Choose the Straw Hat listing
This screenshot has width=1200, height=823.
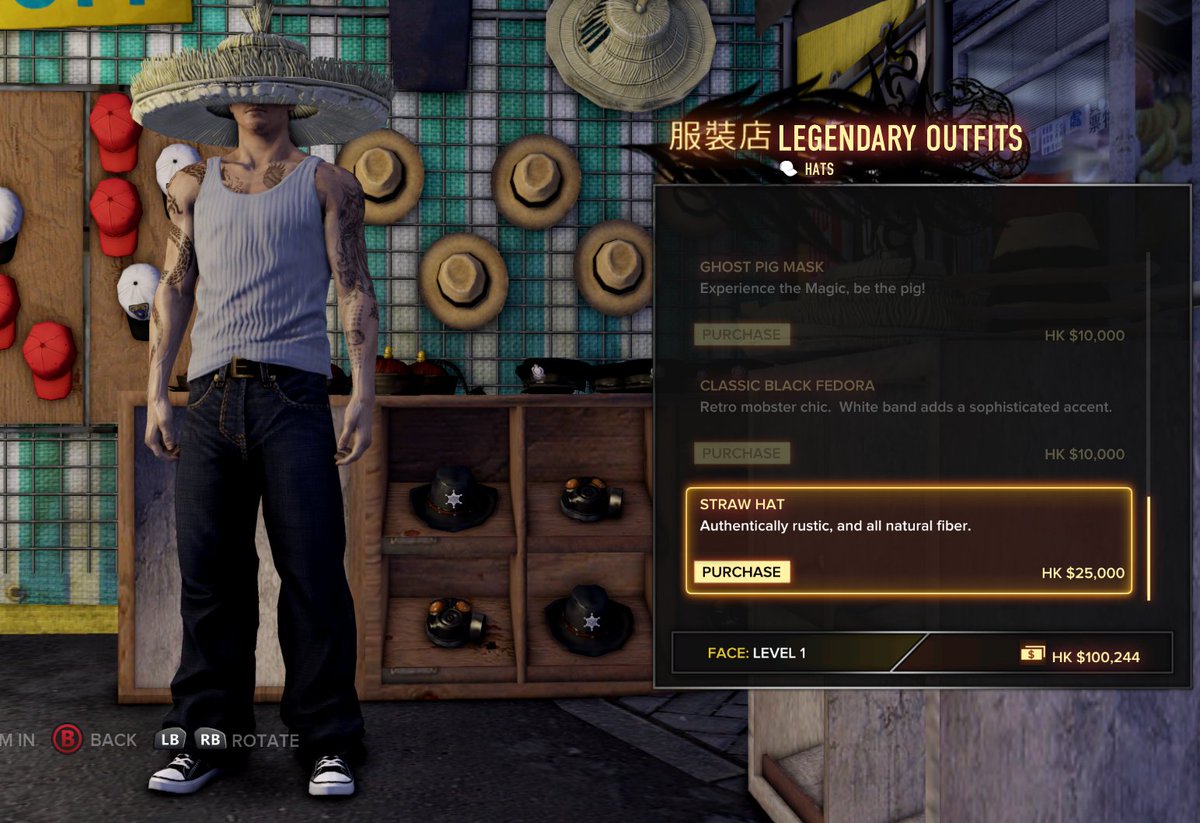click(910, 516)
